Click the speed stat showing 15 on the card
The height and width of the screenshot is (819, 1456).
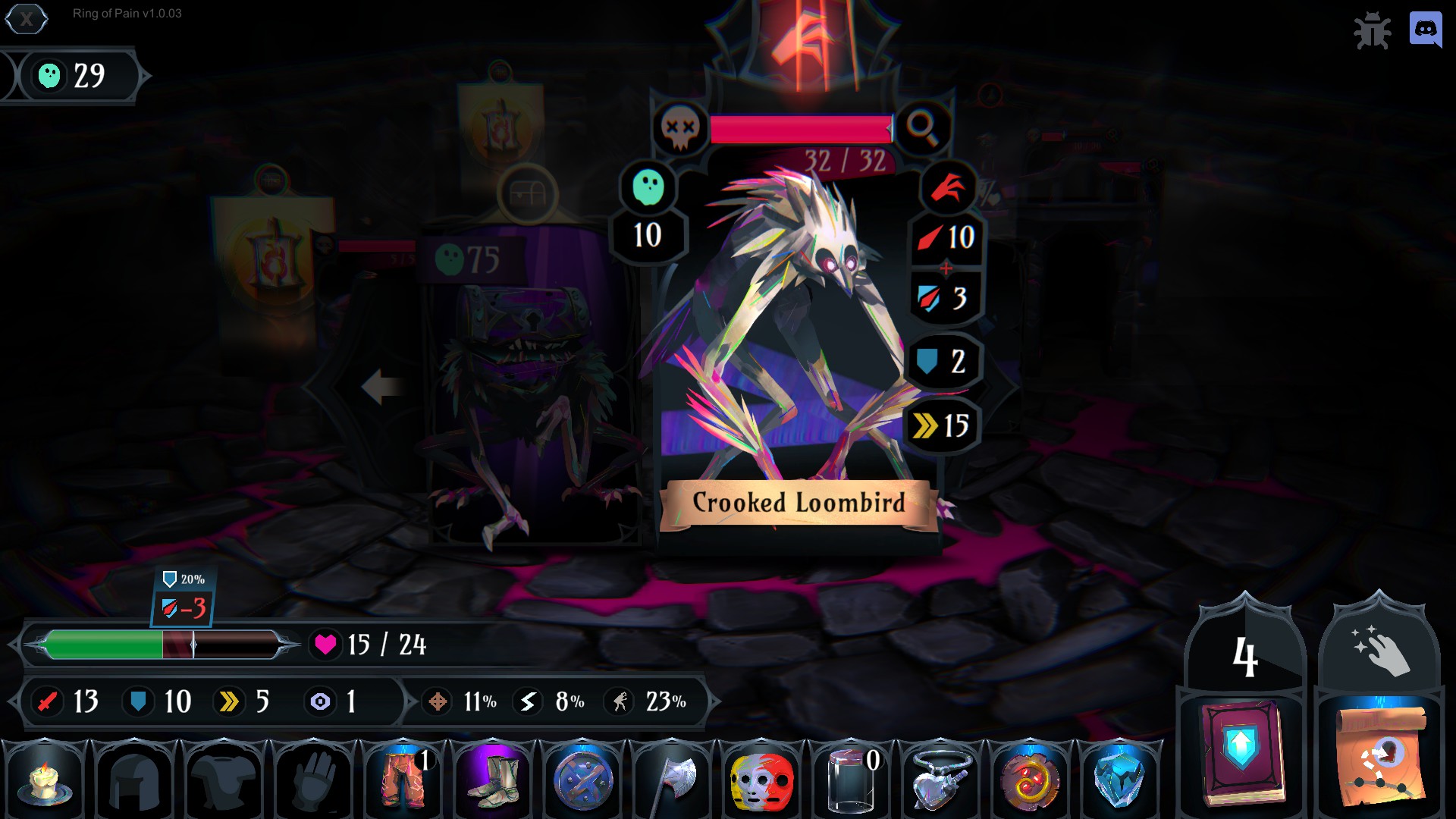tap(943, 425)
